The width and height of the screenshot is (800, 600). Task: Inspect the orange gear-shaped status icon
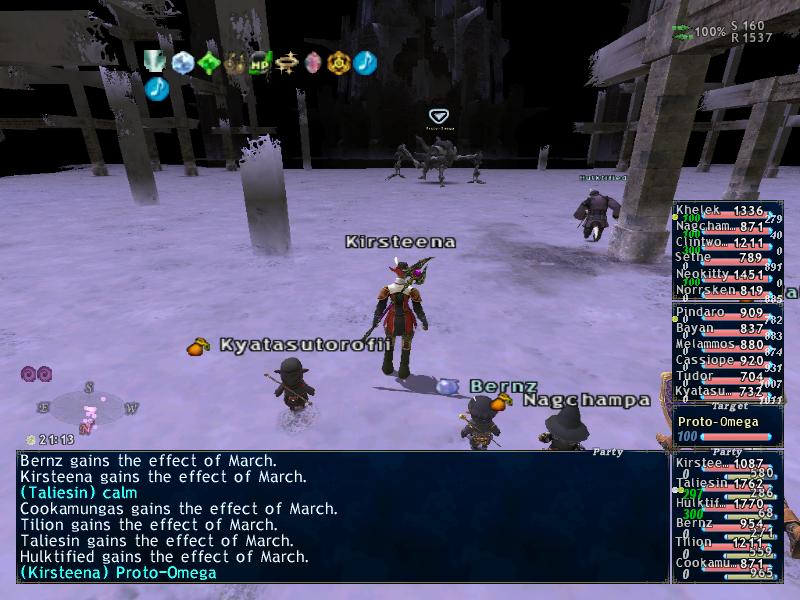pos(339,63)
